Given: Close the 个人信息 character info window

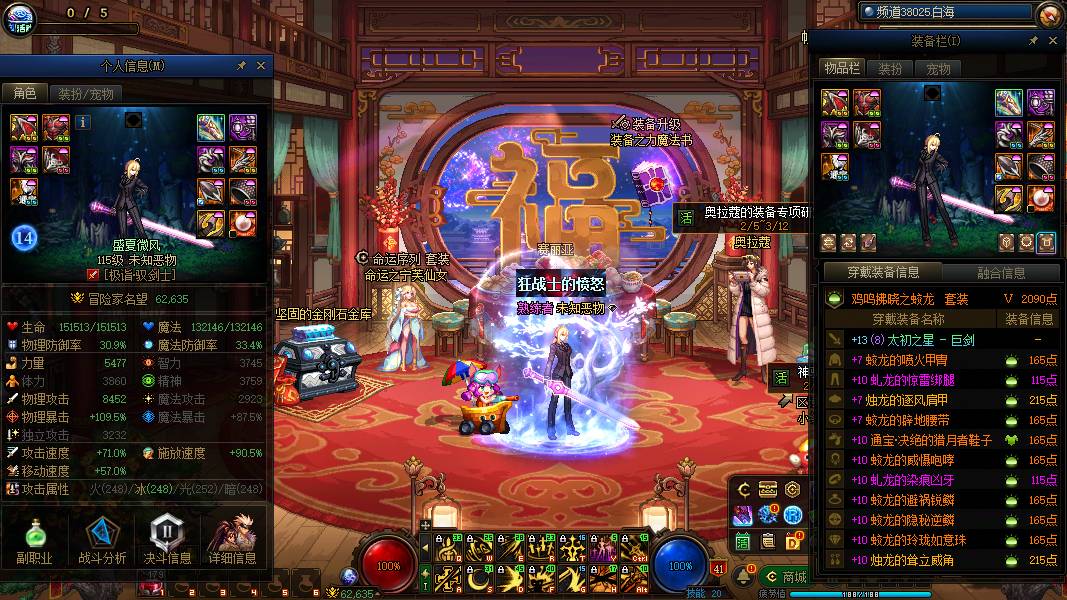Looking at the screenshot, I should (x=262, y=66).
